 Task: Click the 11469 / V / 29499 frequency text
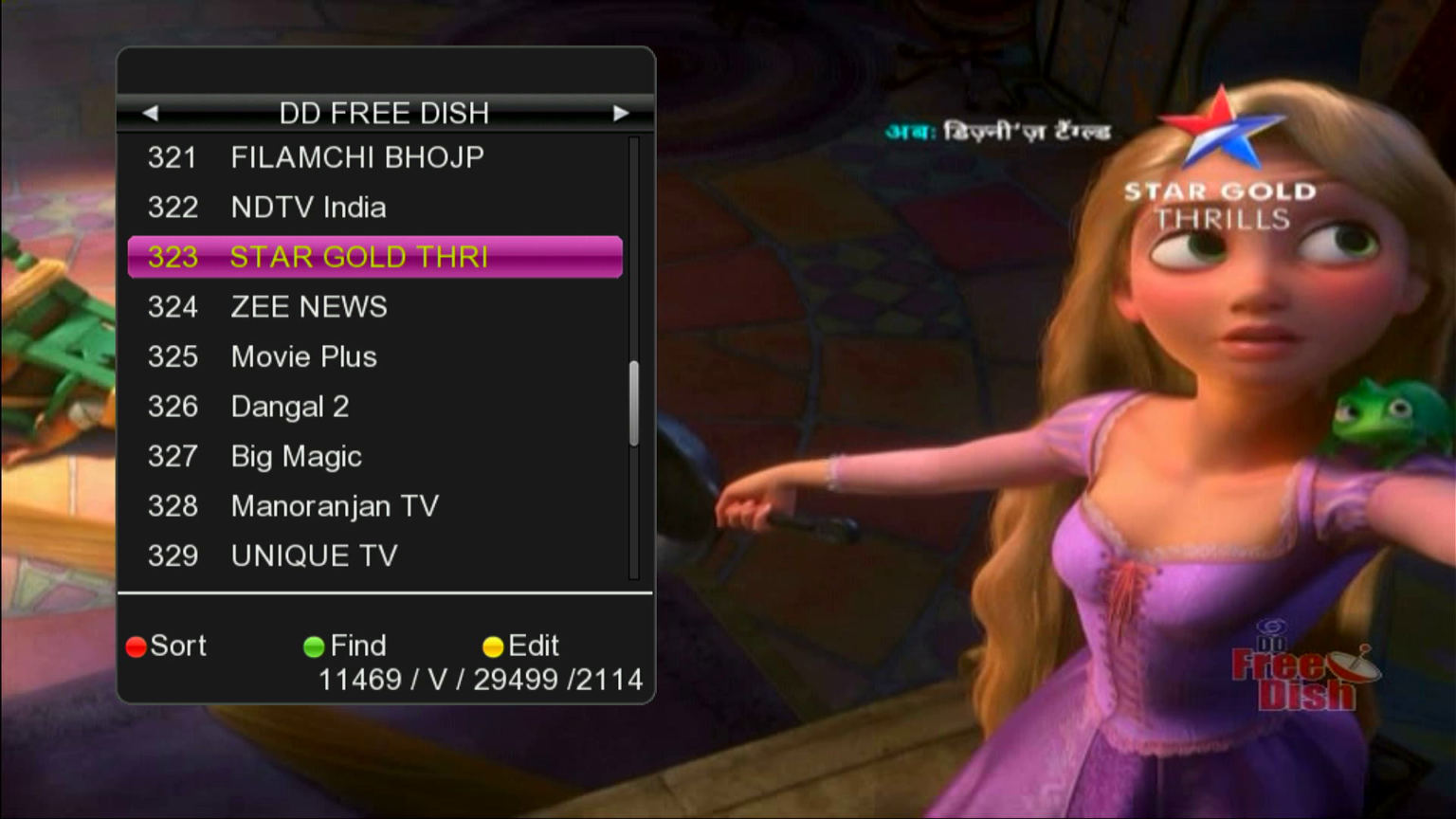(x=481, y=680)
